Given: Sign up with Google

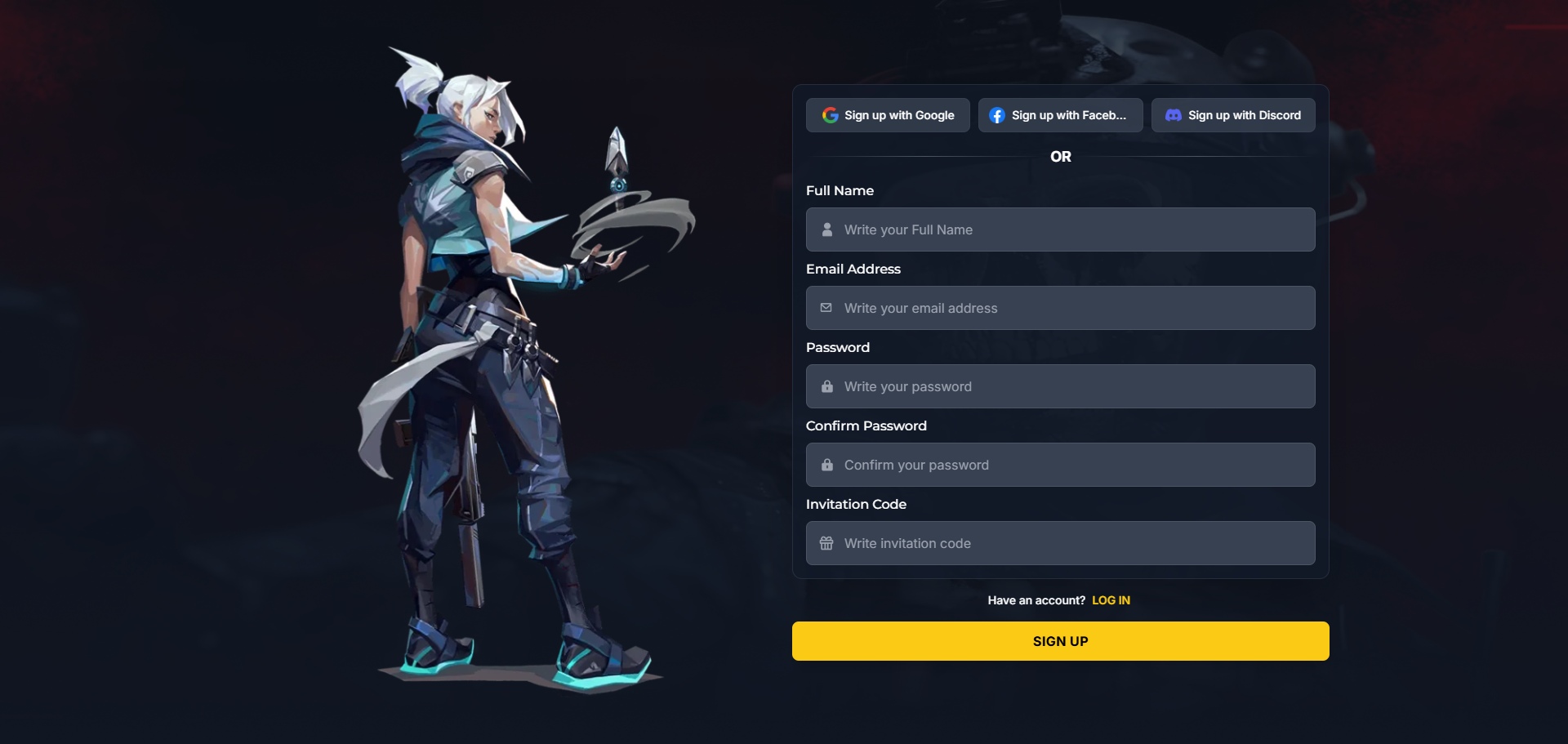Looking at the screenshot, I should (x=888, y=115).
